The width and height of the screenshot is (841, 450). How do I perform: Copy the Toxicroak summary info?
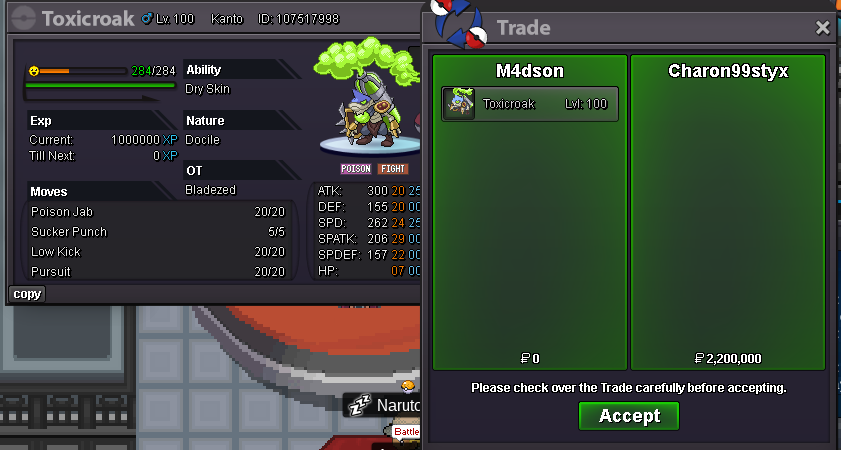[27, 294]
